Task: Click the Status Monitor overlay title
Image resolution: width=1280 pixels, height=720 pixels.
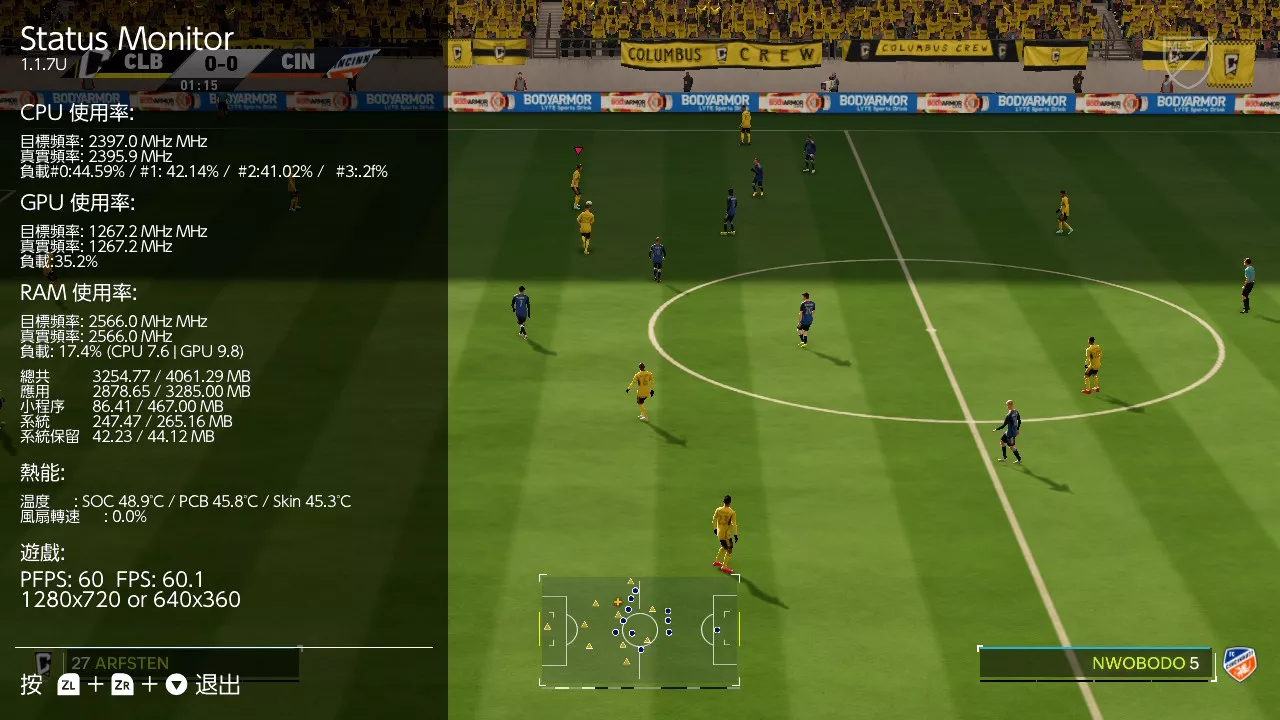Action: pyautogui.click(x=125, y=40)
